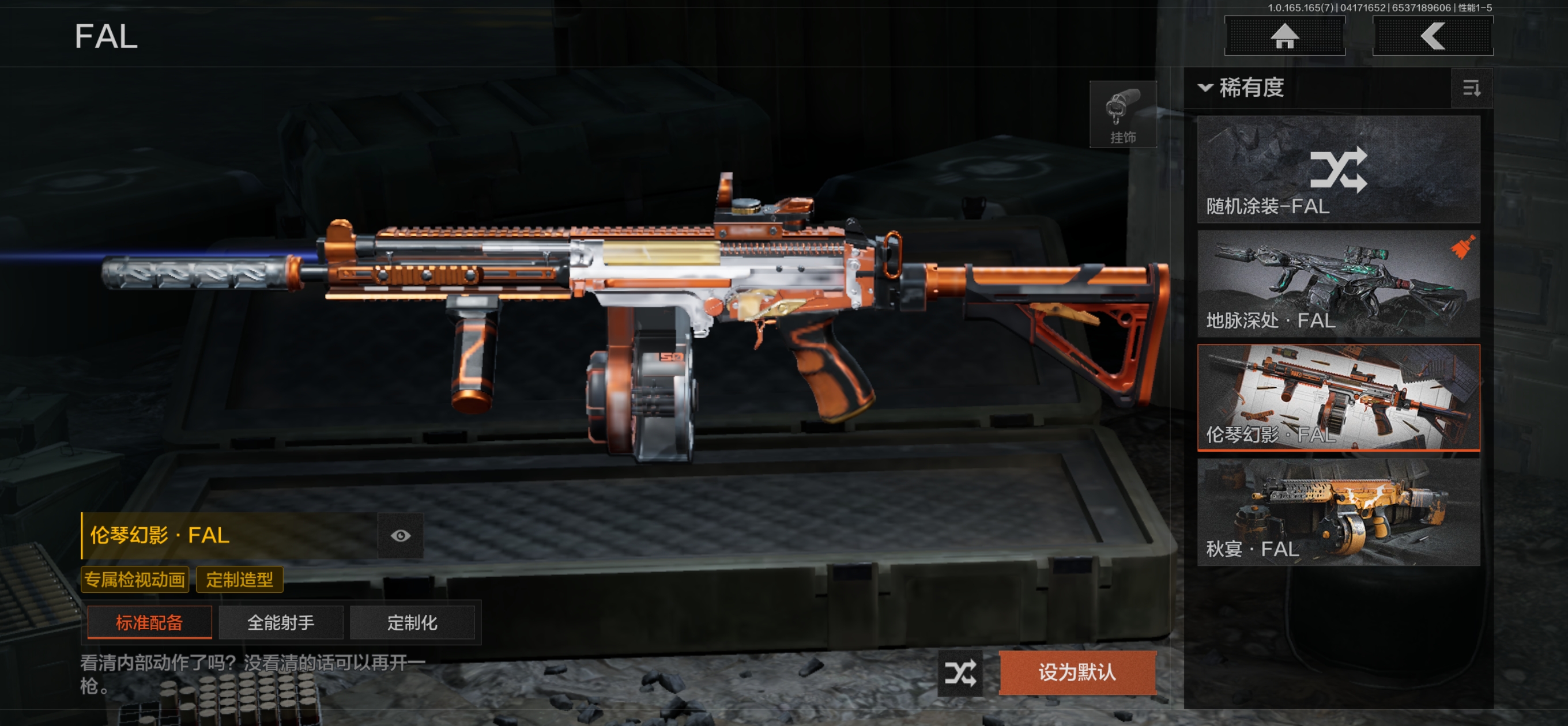The image size is (1568, 726).
Task: Pick the 秋宴·FAL skin
Action: pos(1338,512)
